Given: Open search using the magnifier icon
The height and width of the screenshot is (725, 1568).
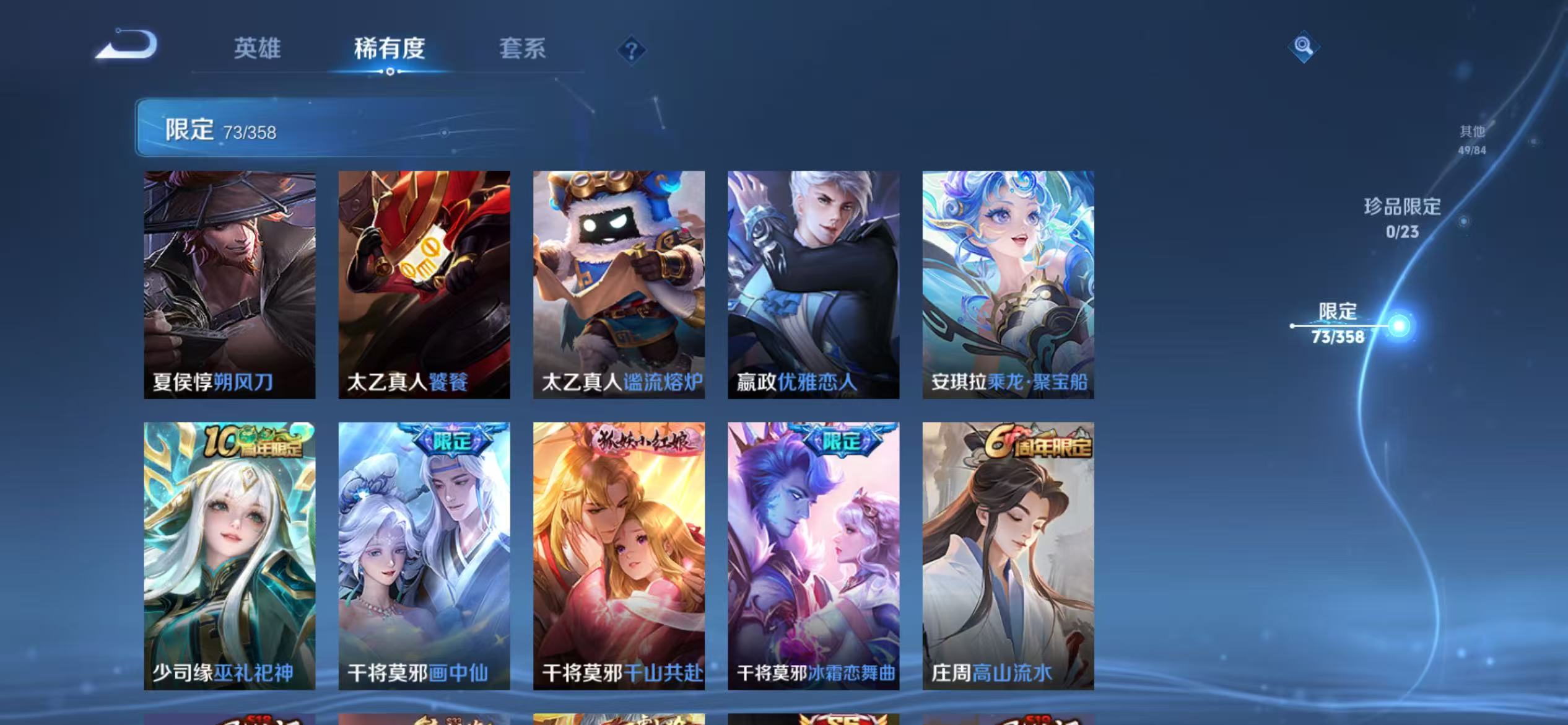Looking at the screenshot, I should coord(1303,46).
